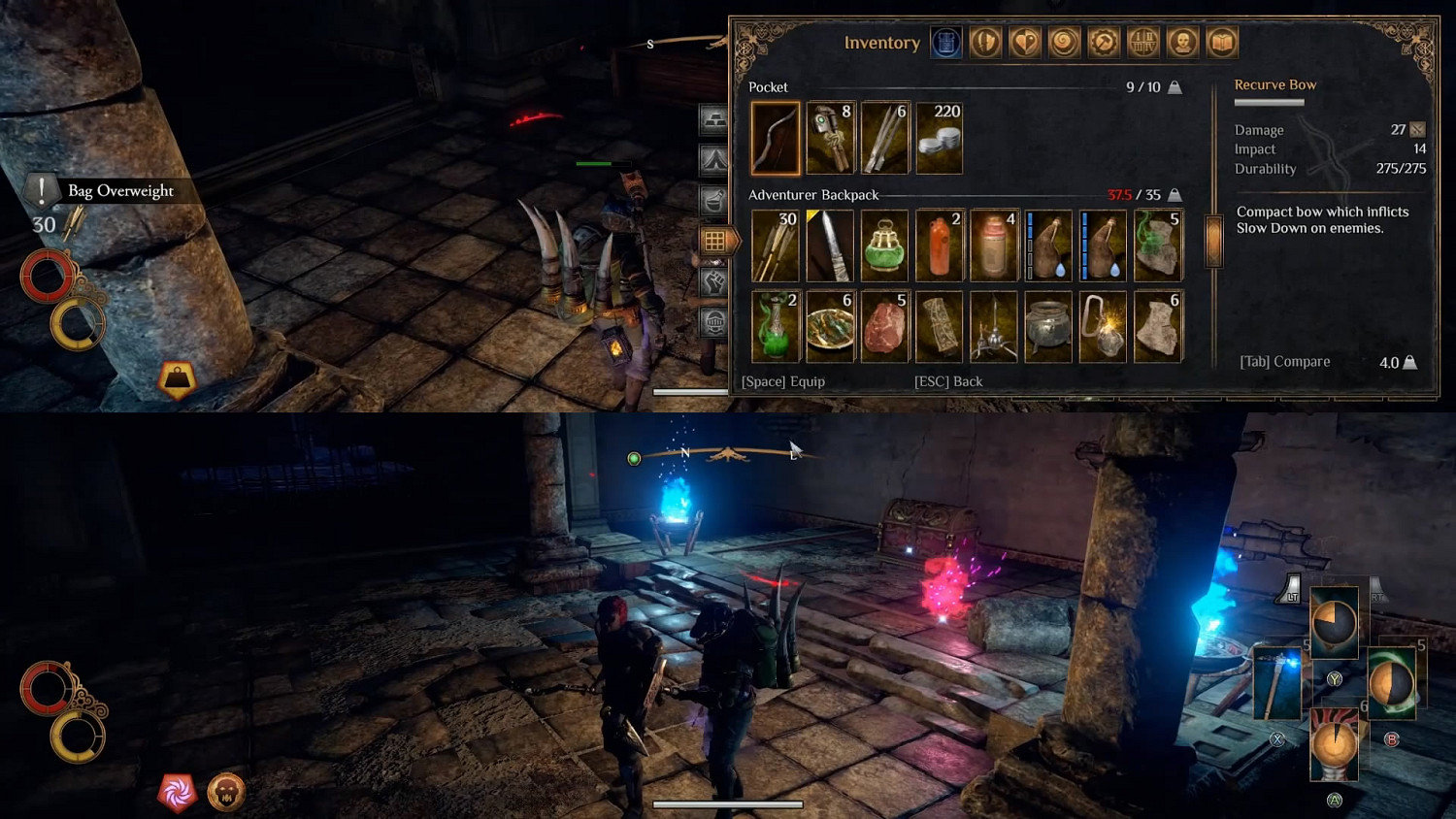The width and height of the screenshot is (1456, 819).
Task: Select the Recurve Bow in the Pocket slot
Action: pos(776,138)
